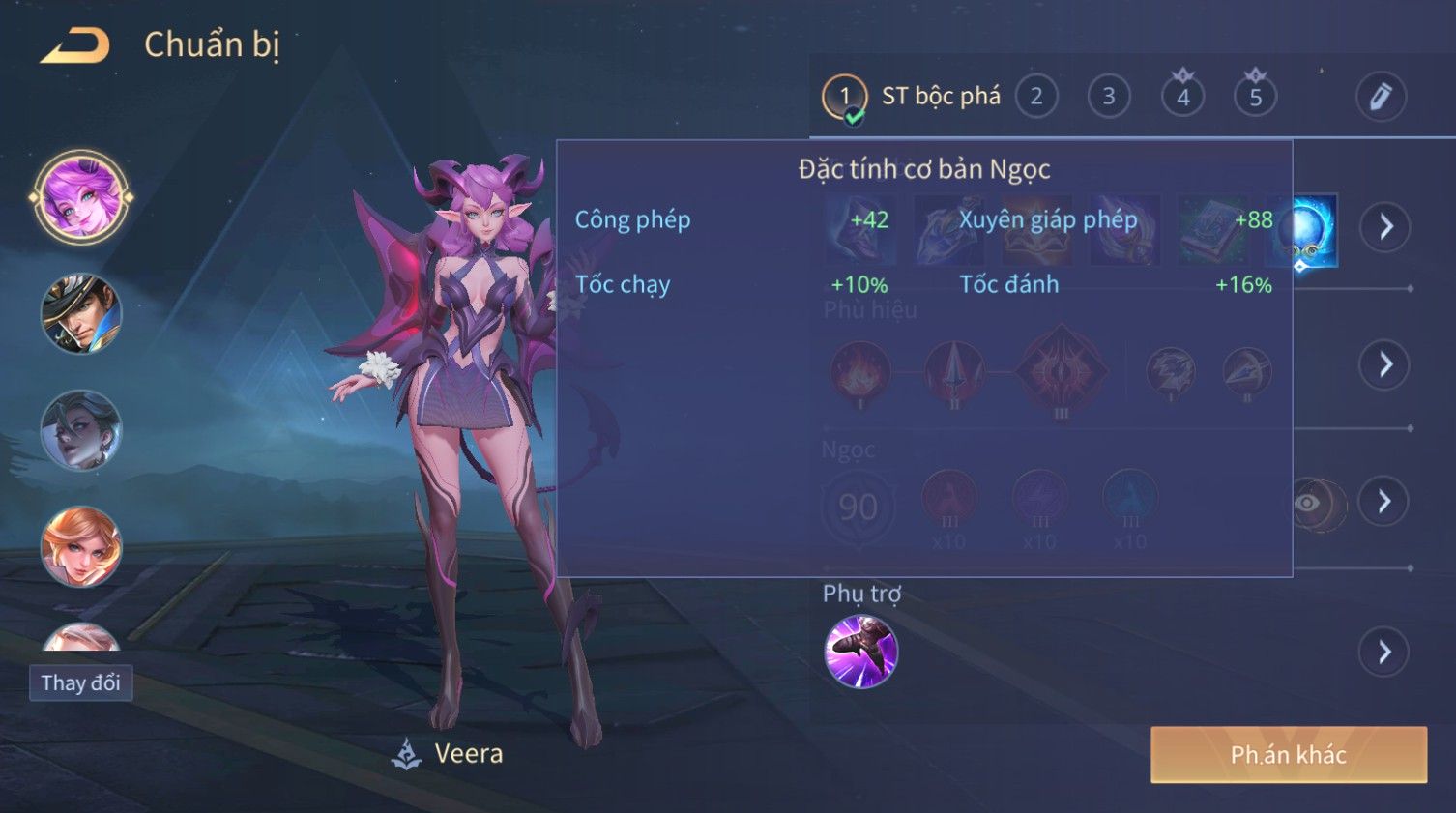Viewport: 1456px width, 813px height.
Task: Select the Phụ trợ support skill icon
Action: pyautogui.click(x=860, y=652)
